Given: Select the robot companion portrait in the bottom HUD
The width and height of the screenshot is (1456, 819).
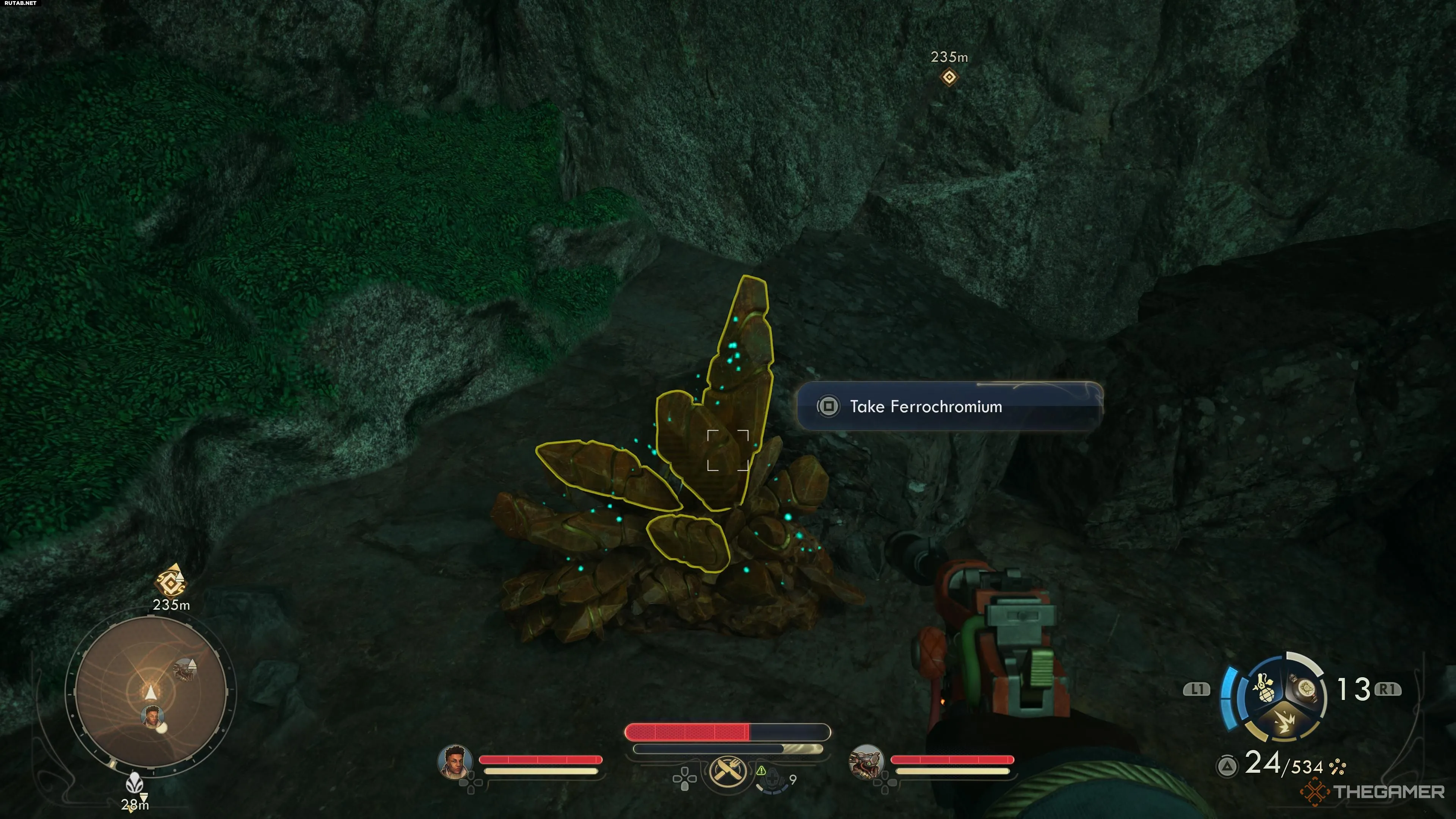Looking at the screenshot, I should (x=866, y=761).
